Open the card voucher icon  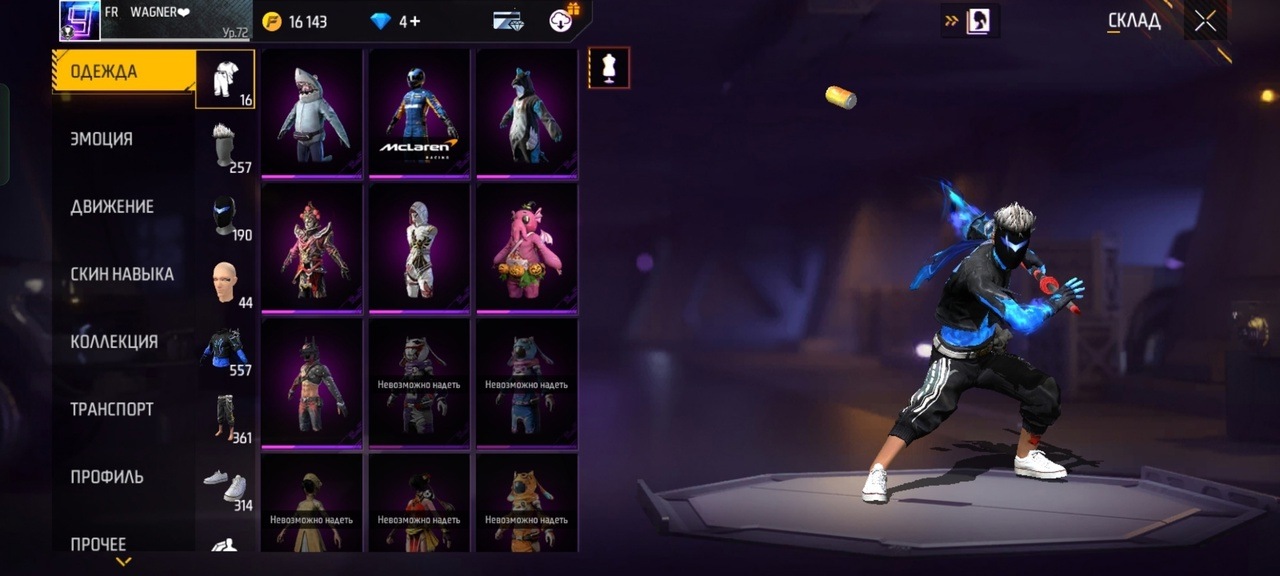coord(508,21)
